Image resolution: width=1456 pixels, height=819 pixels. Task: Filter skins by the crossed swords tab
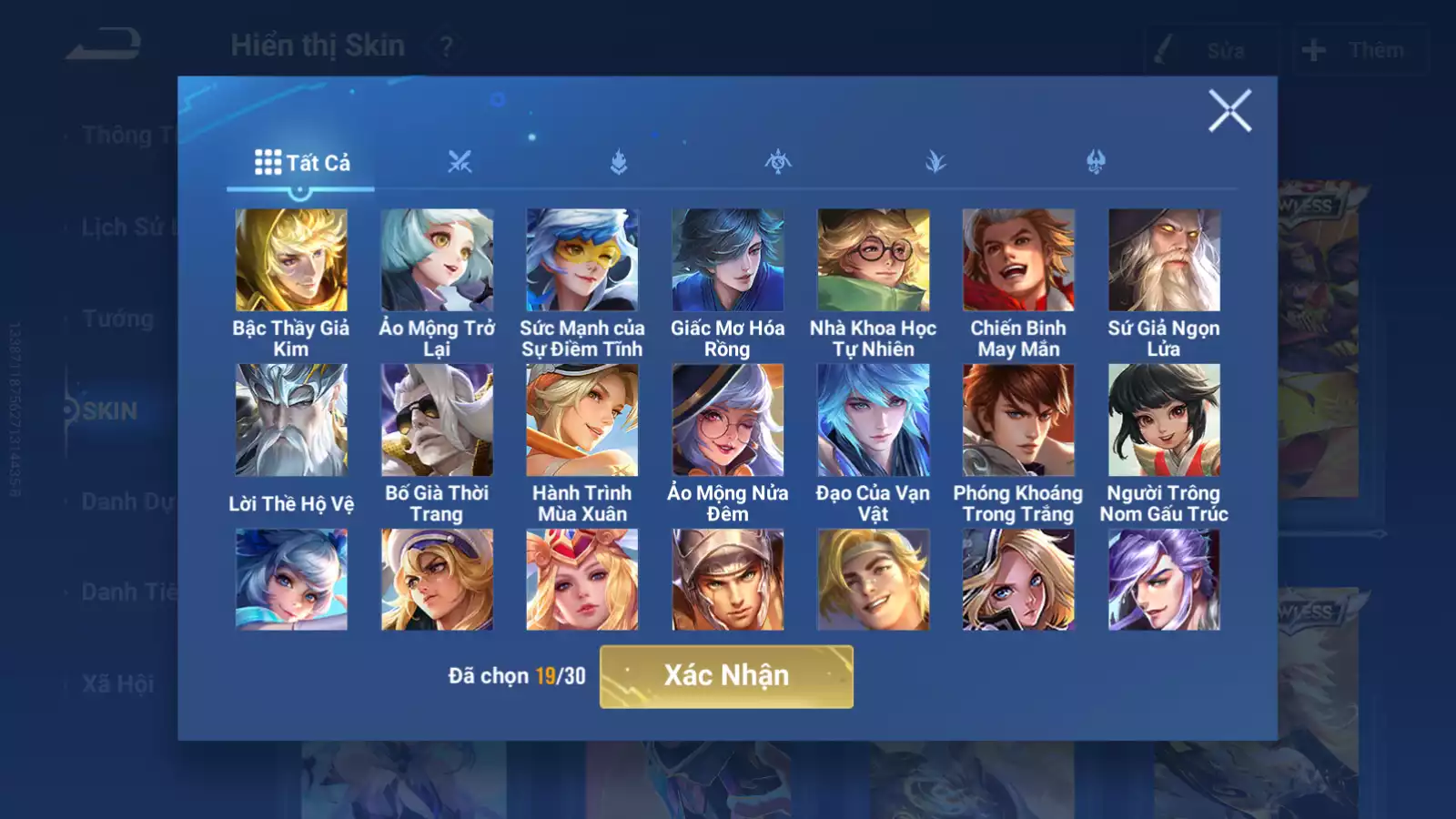[460, 163]
